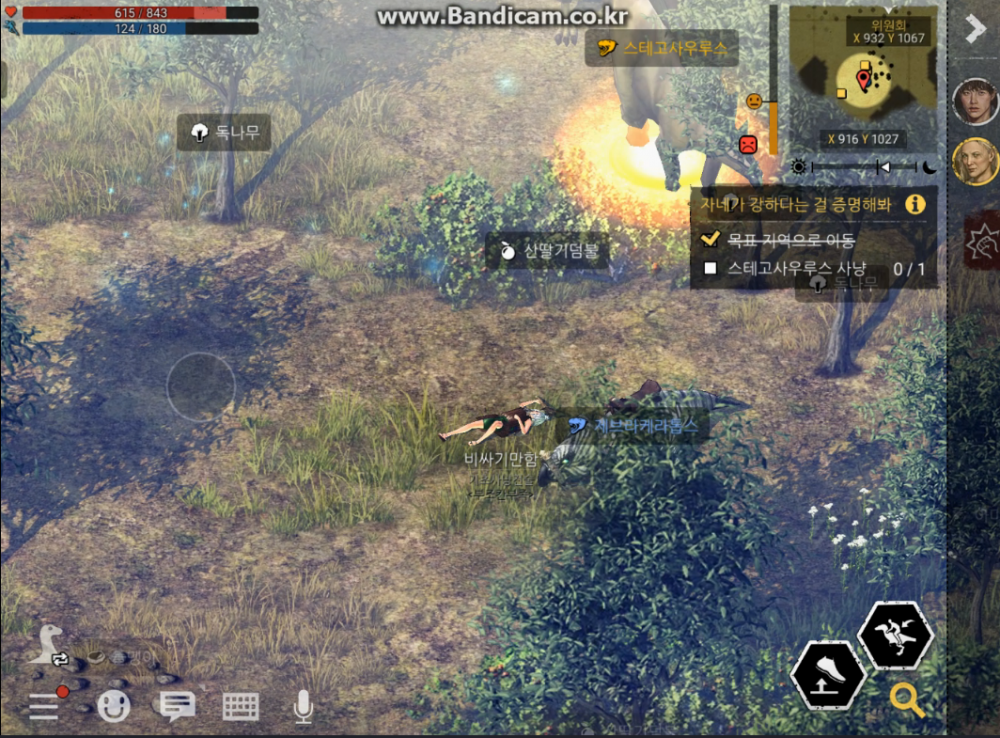Image resolution: width=1000 pixels, height=738 pixels.
Task: Tap the virtual joystick circle
Action: coord(201,386)
